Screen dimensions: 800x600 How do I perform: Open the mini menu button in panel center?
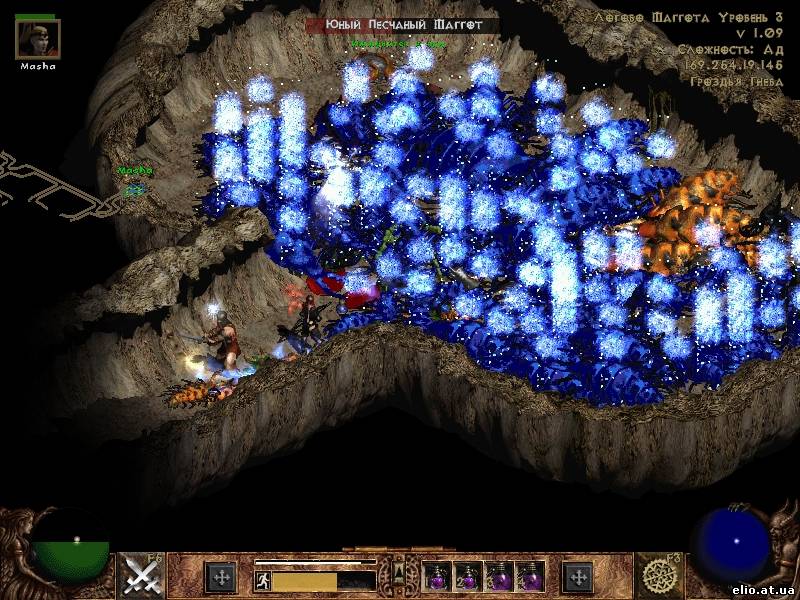tap(399, 574)
